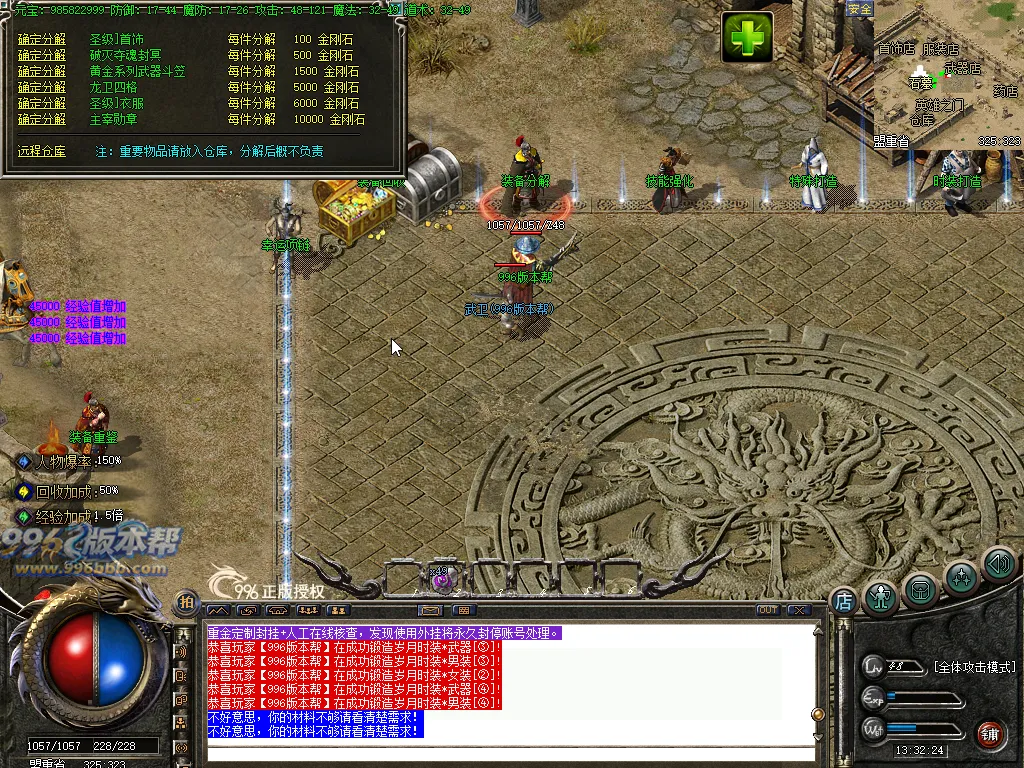This screenshot has height=768, width=1024.
Task: Confirm decomposing 圣级首饰 for 100 金刚石
Action: [x=41, y=39]
